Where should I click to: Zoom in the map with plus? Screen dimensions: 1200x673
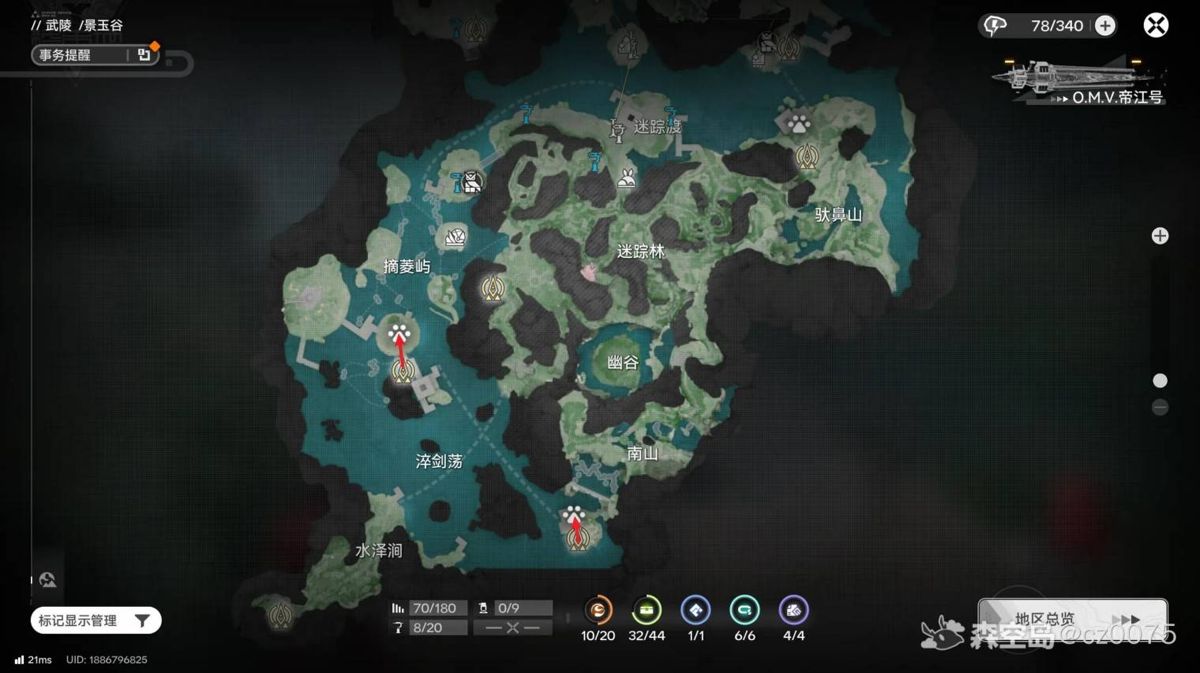click(1160, 236)
